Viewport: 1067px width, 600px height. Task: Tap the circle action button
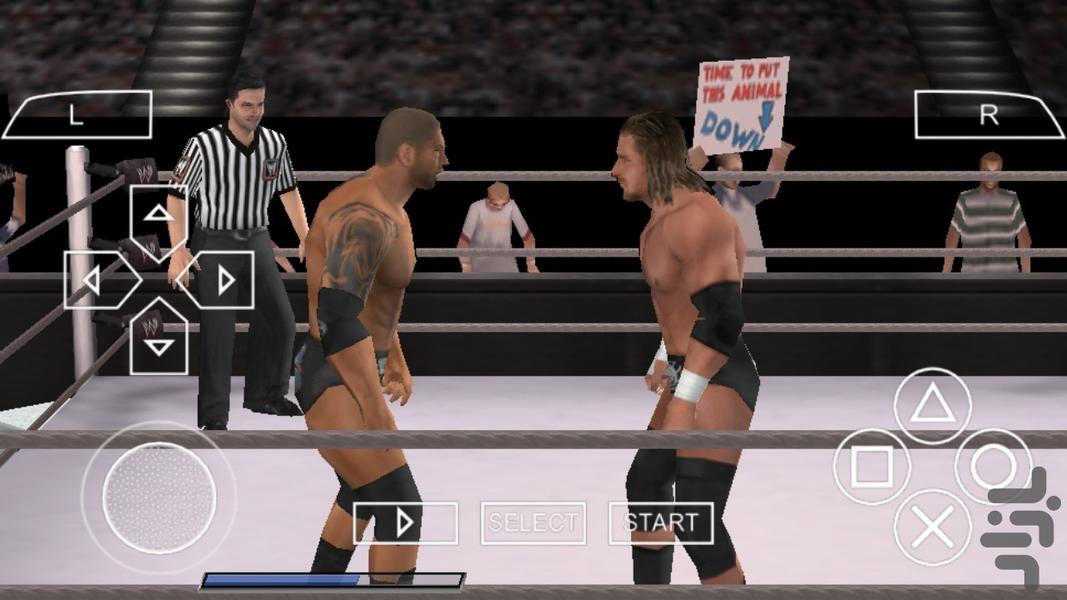pyautogui.click(x=993, y=467)
